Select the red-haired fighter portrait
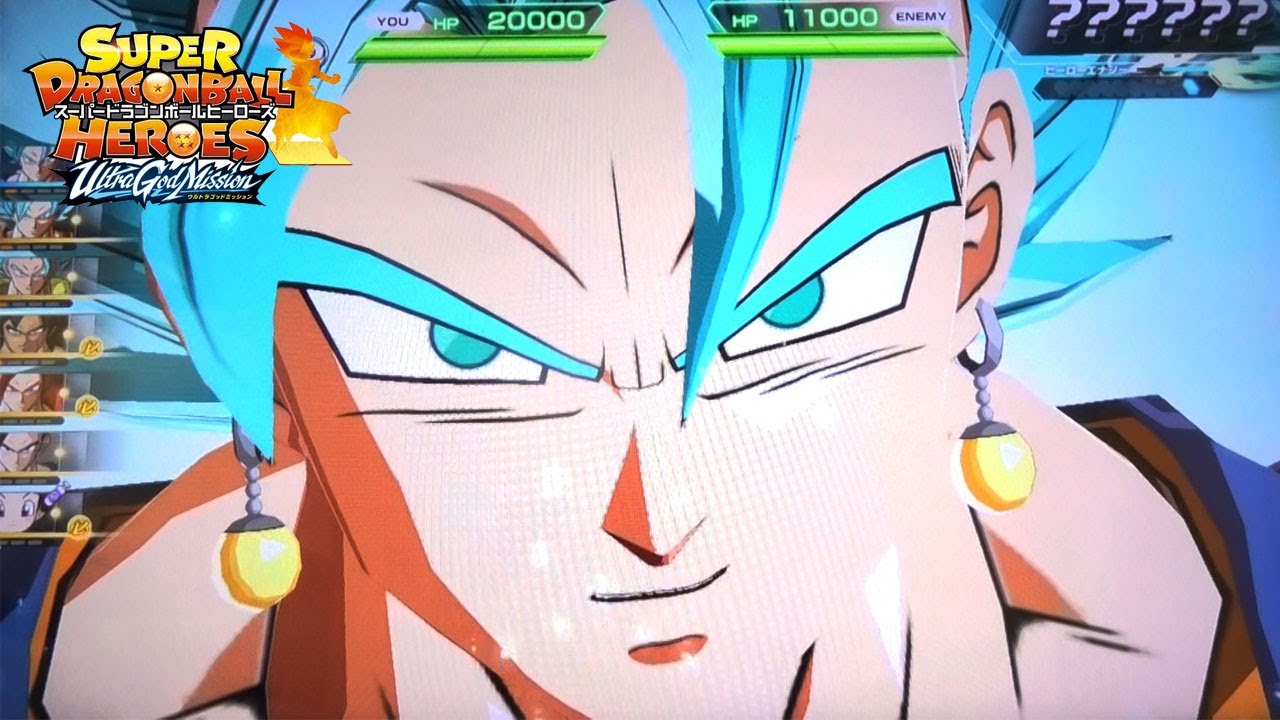This screenshot has width=1280, height=720. tap(22, 392)
